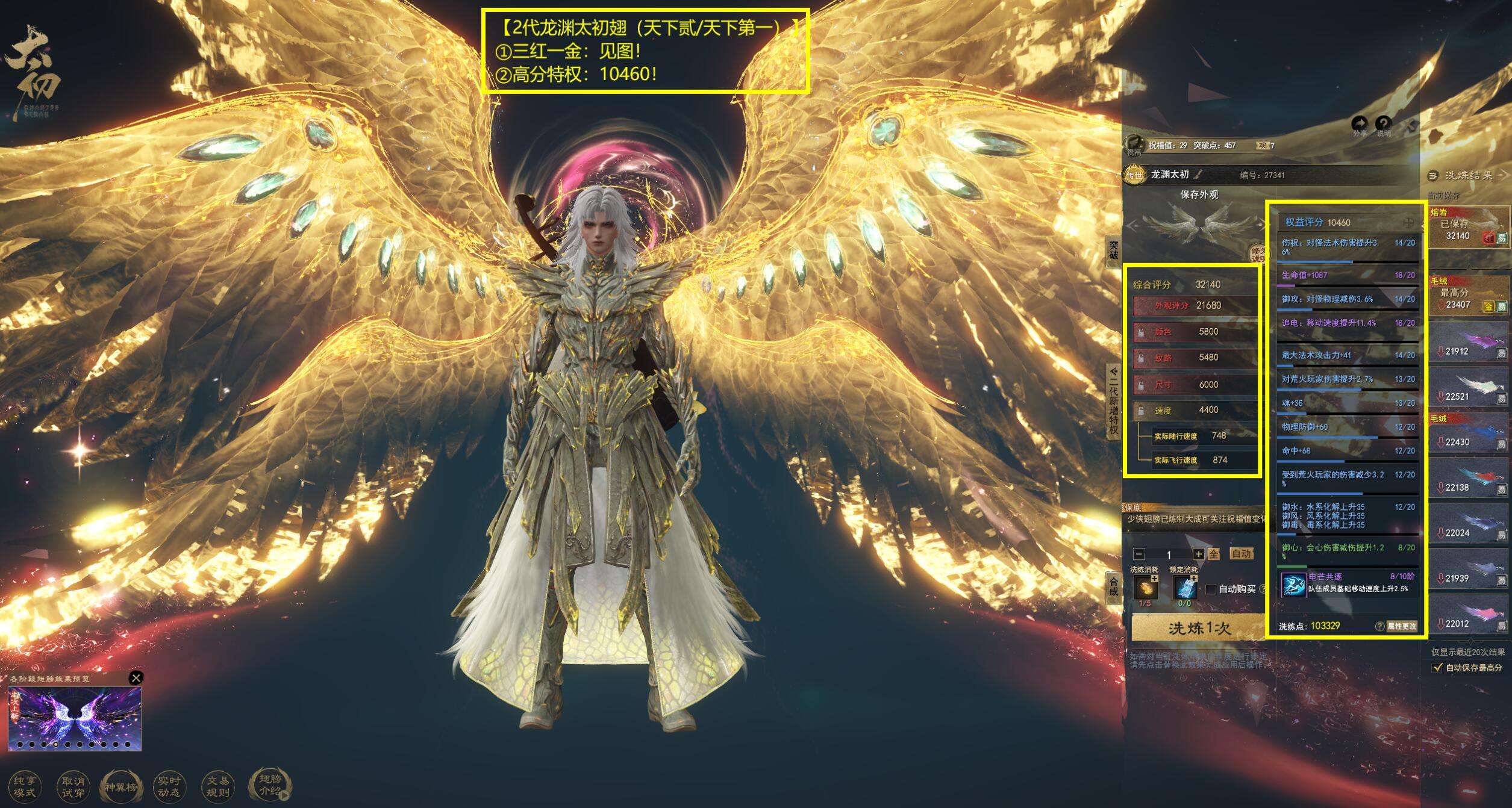Toggle the 自动保存最高分 checkbox

pyautogui.click(x=1438, y=667)
